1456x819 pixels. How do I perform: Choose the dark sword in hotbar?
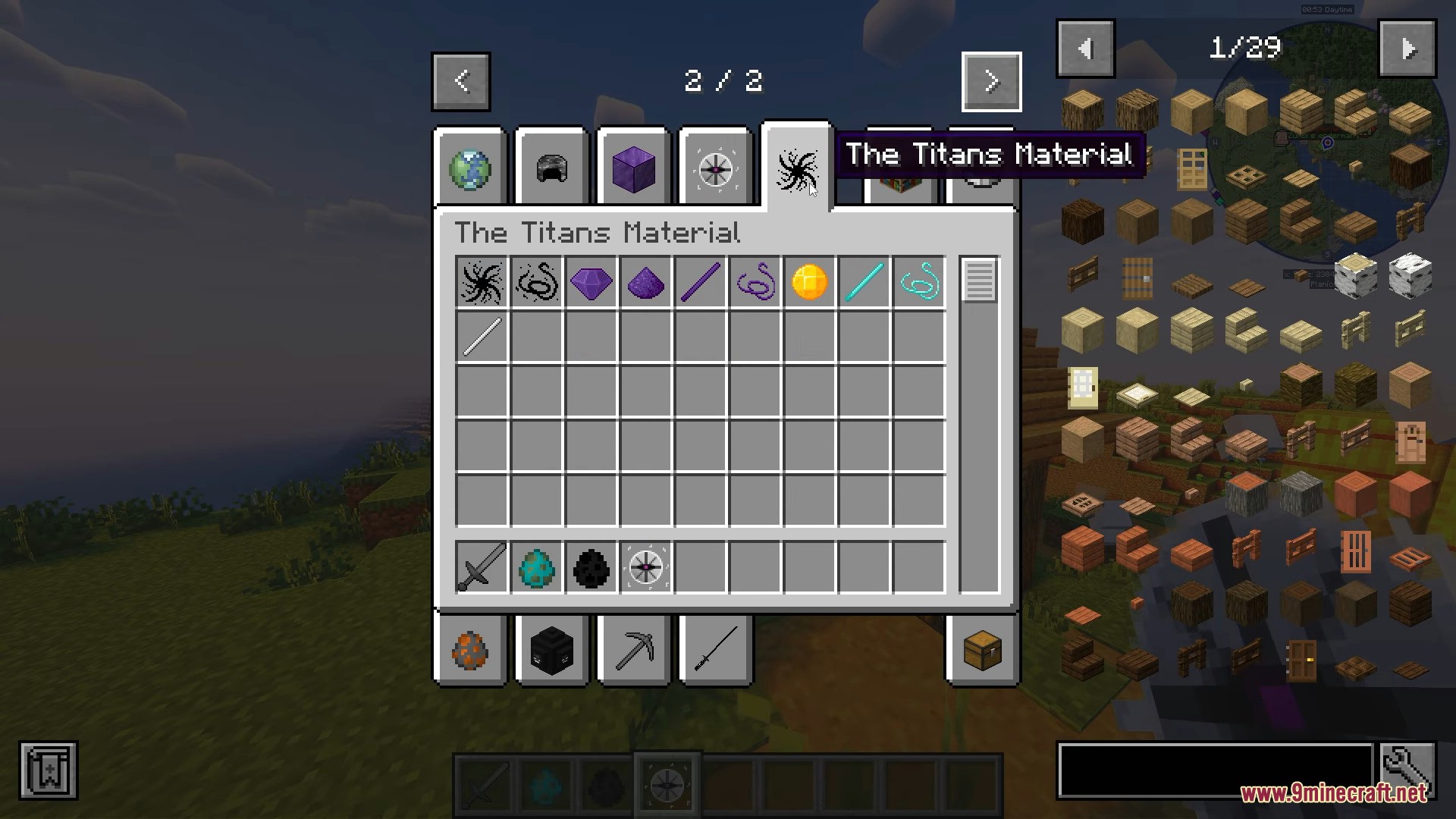pyautogui.click(x=482, y=567)
